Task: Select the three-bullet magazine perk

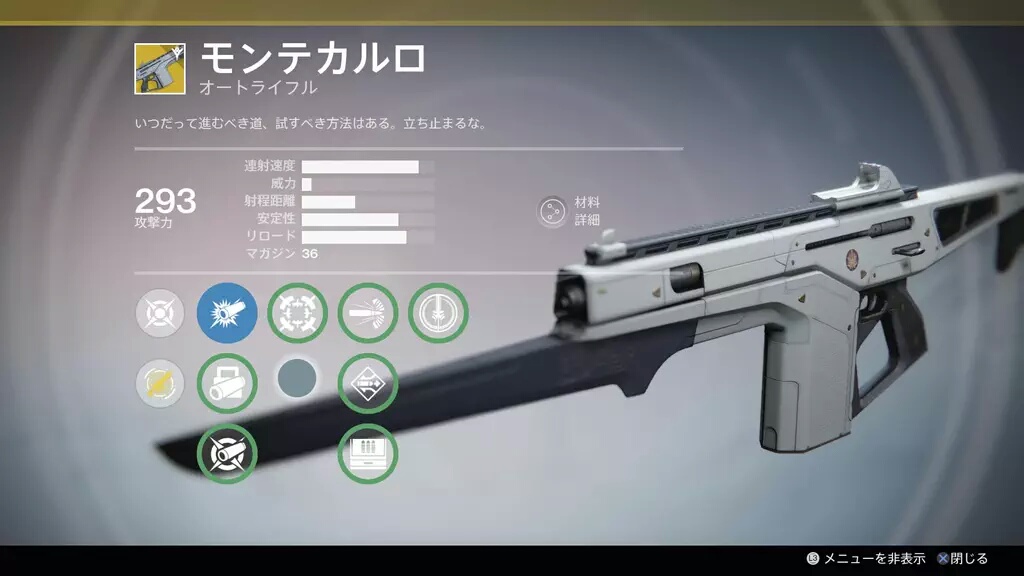Action: (368, 453)
